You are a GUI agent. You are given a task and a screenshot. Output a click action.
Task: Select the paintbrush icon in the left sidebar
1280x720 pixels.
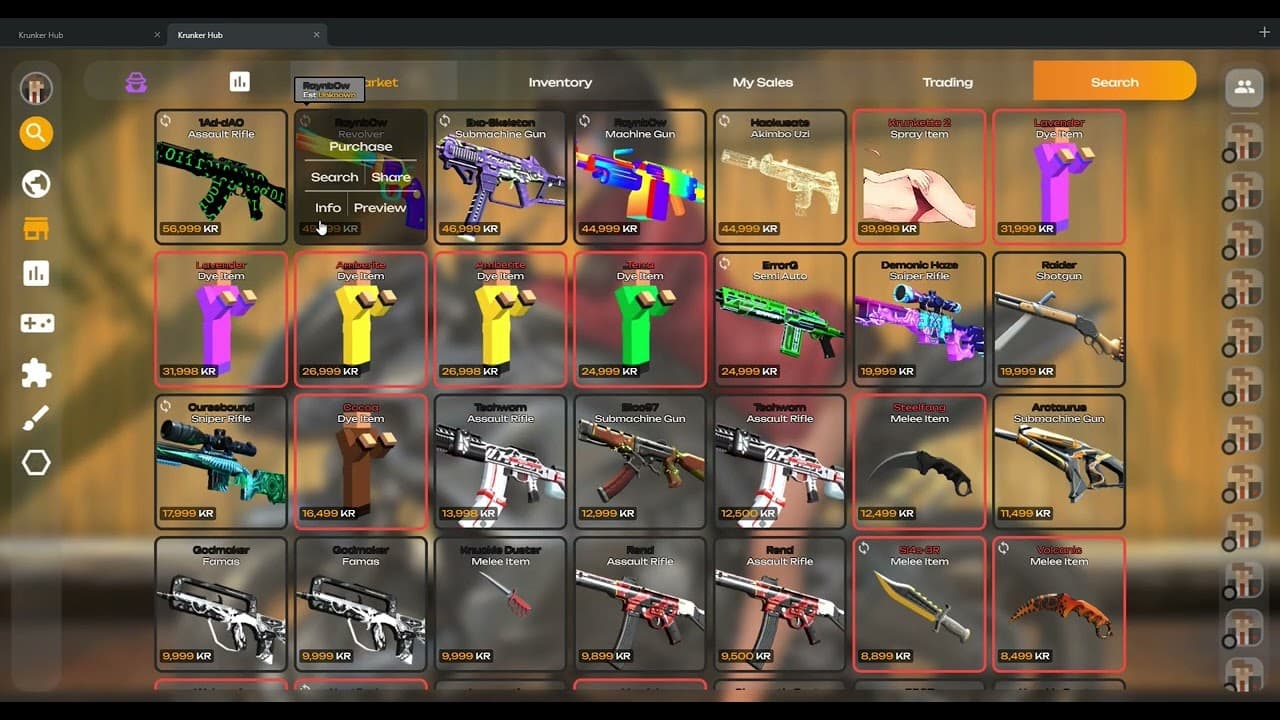tap(35, 418)
